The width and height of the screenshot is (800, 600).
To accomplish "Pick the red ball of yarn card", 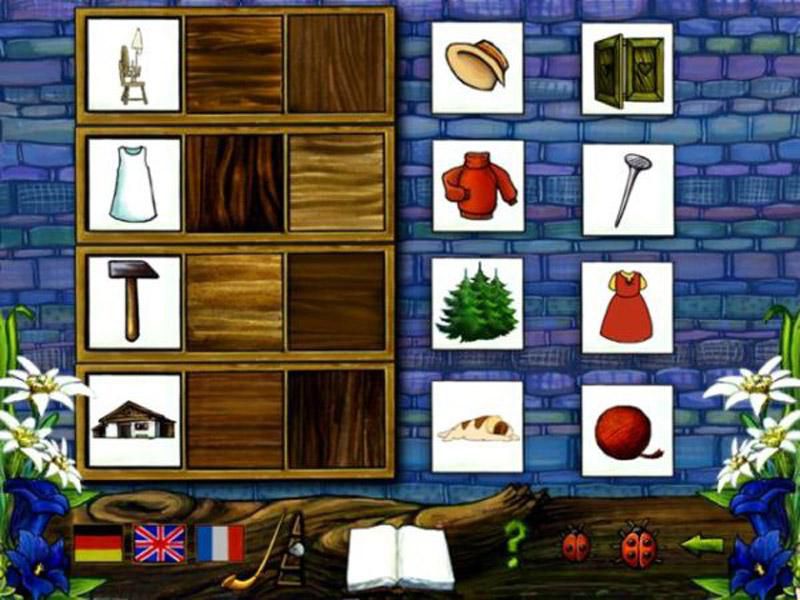I will [627, 427].
